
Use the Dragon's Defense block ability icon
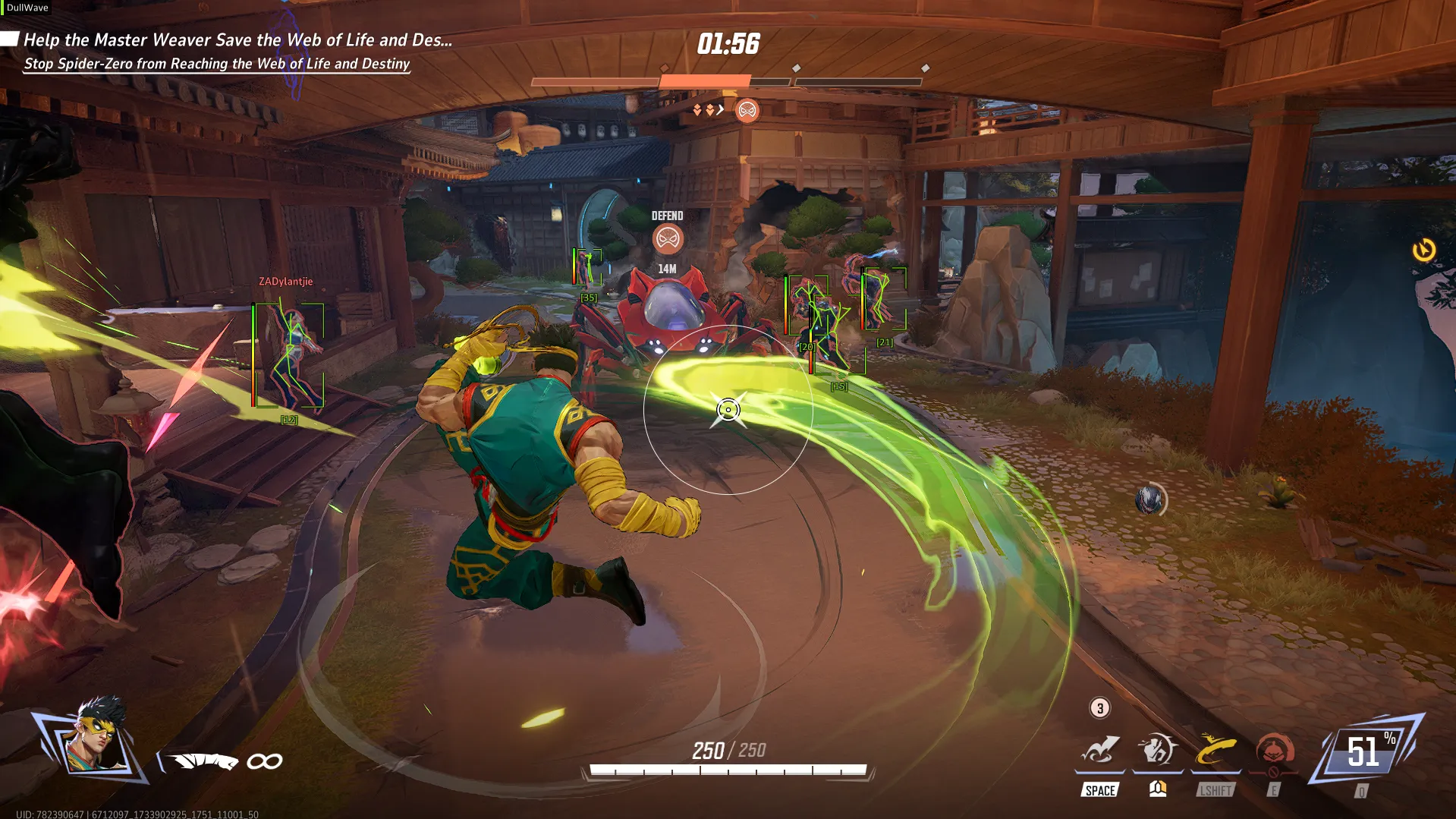tap(1157, 750)
